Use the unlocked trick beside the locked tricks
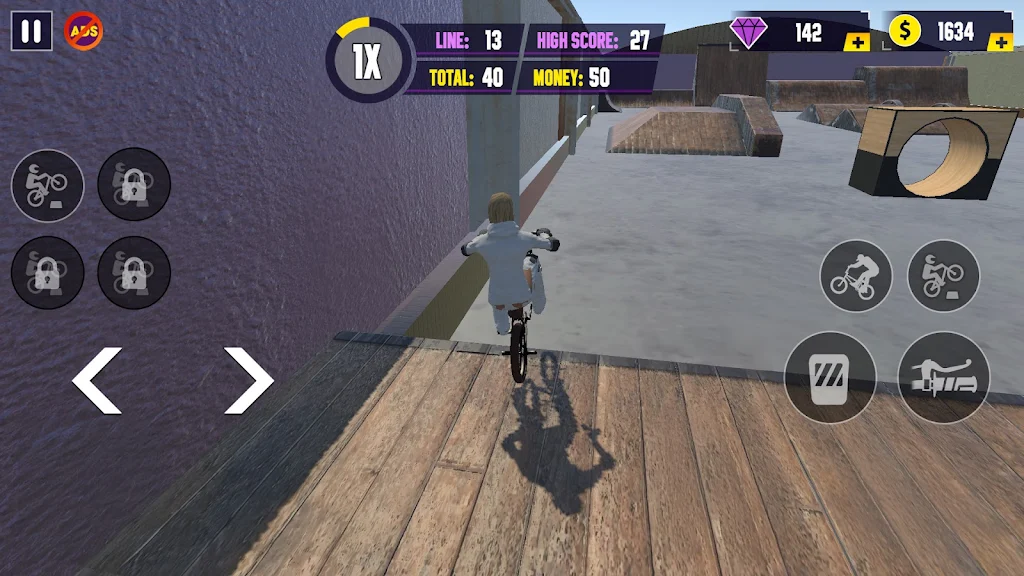1024x576 pixels. [x=47, y=185]
